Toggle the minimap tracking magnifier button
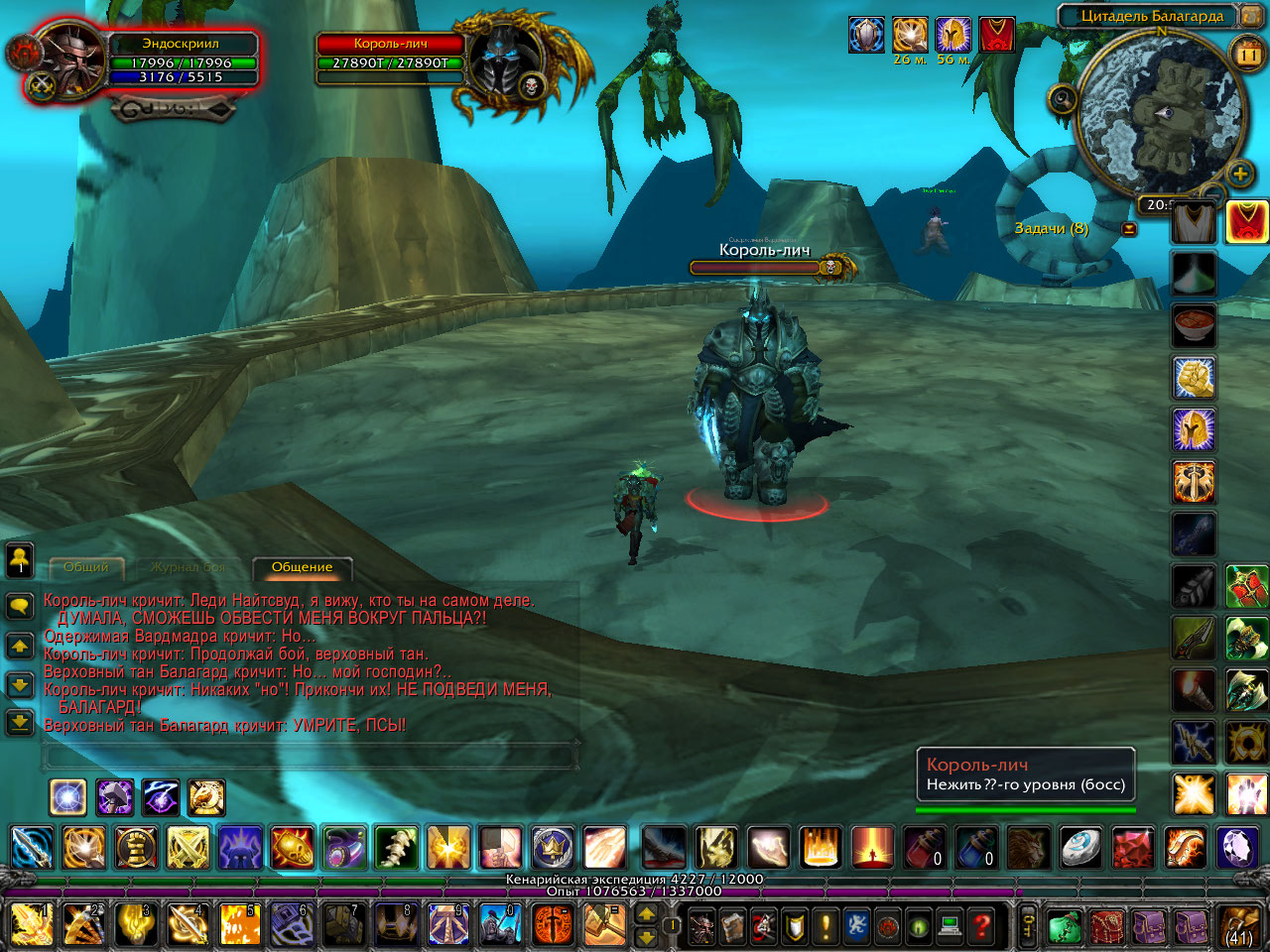This screenshot has height=952, width=1270. pos(1063,98)
